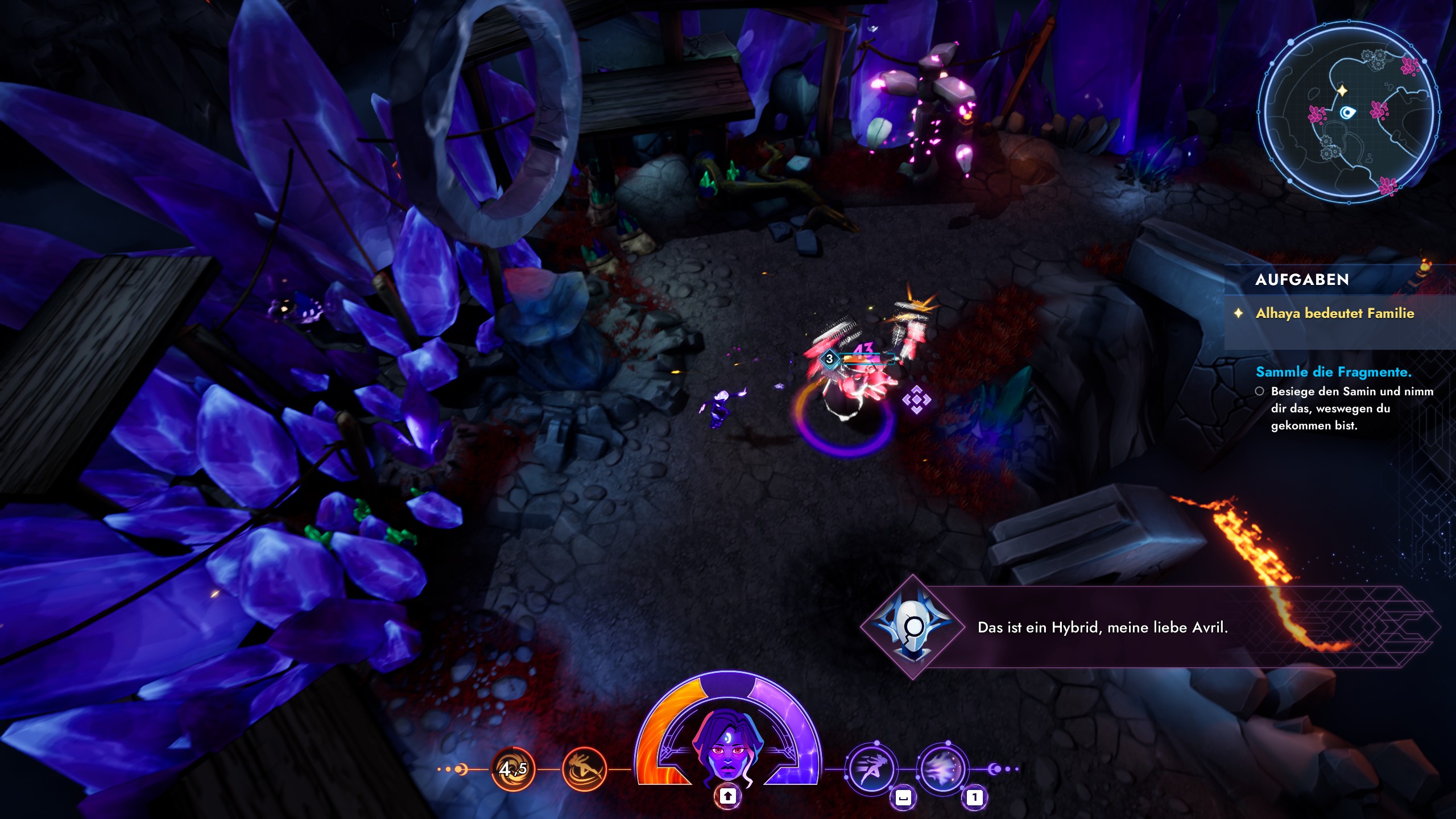The width and height of the screenshot is (1456, 819).
Task: Use the orange spinning kick ability
Action: click(584, 769)
